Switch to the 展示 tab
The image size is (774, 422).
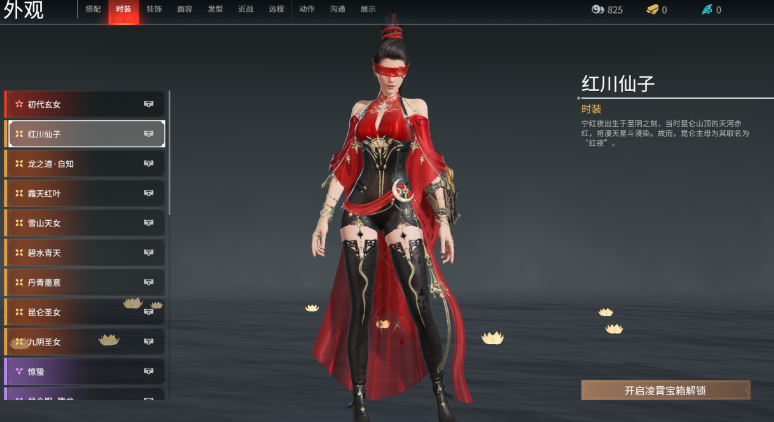tap(368, 9)
